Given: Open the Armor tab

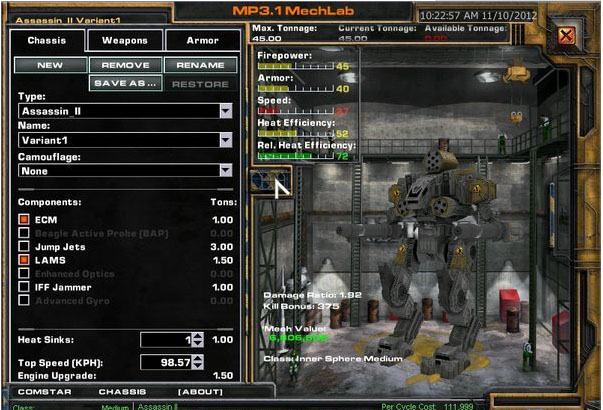Looking at the screenshot, I should coord(203,41).
